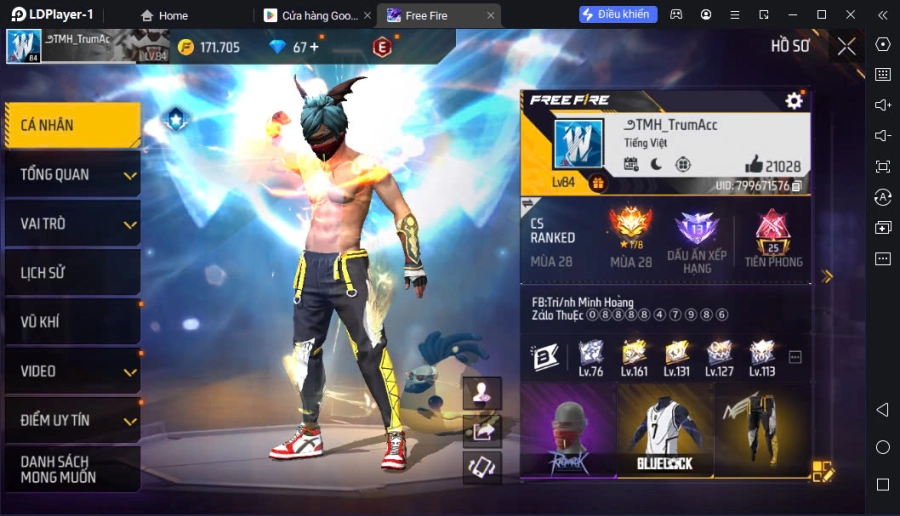The width and height of the screenshot is (900, 516).
Task: Open DANH SÁCH MONG MUỐN wishlist
Action: coord(70,469)
